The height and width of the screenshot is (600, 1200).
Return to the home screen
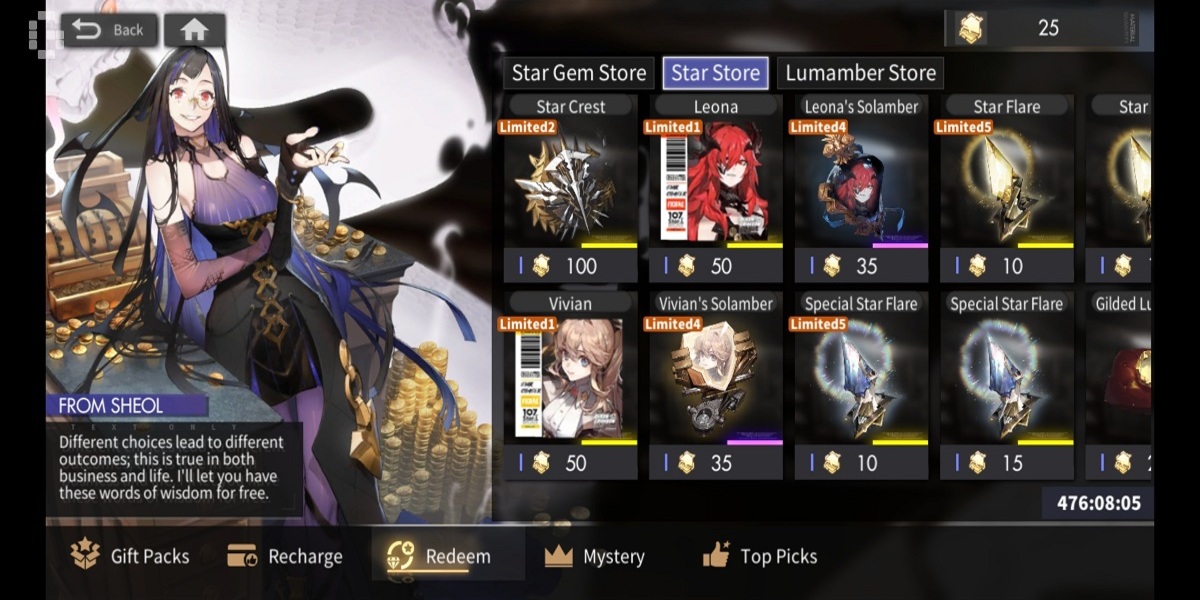click(194, 30)
